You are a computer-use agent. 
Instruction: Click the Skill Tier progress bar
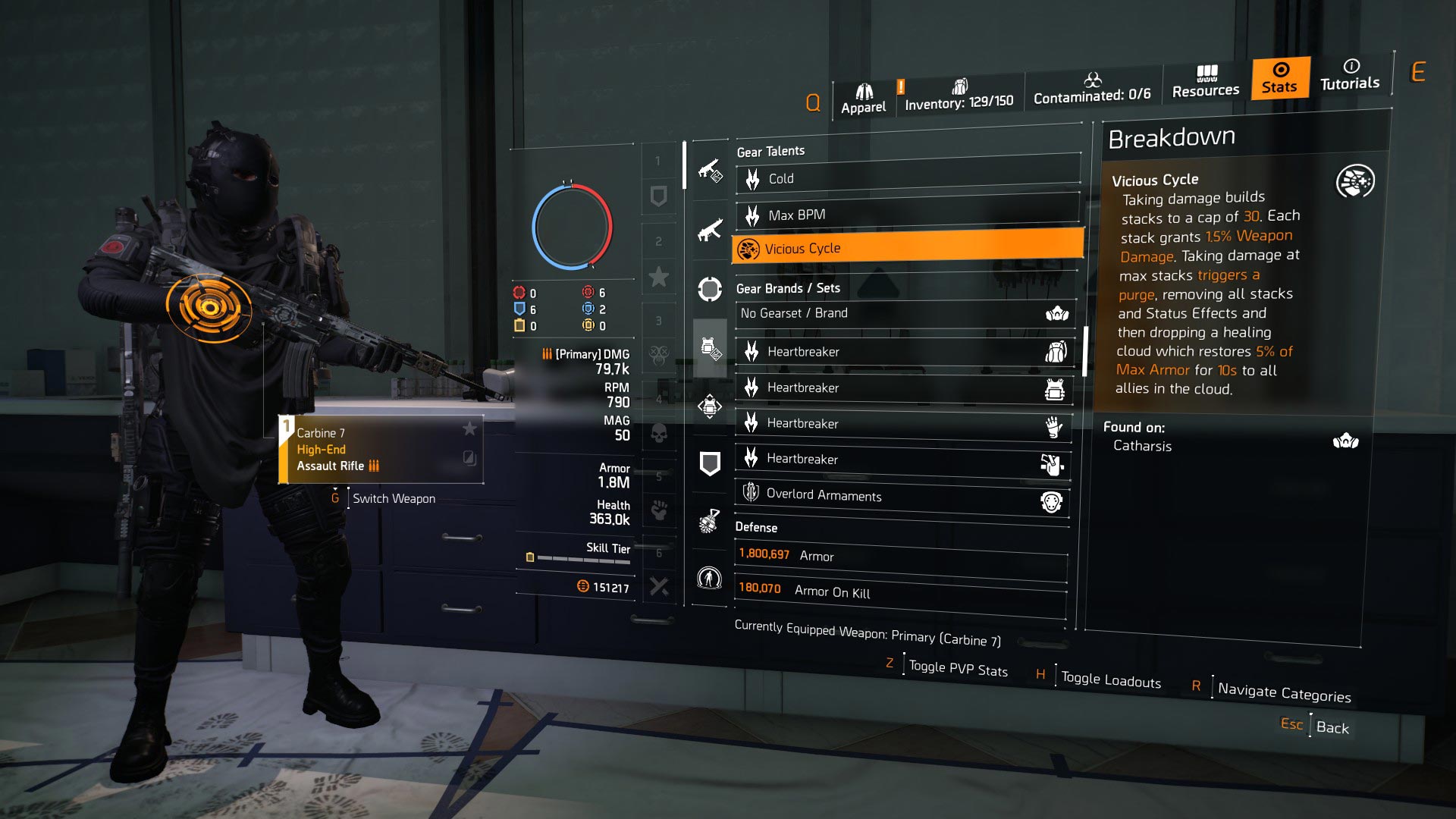point(584,558)
